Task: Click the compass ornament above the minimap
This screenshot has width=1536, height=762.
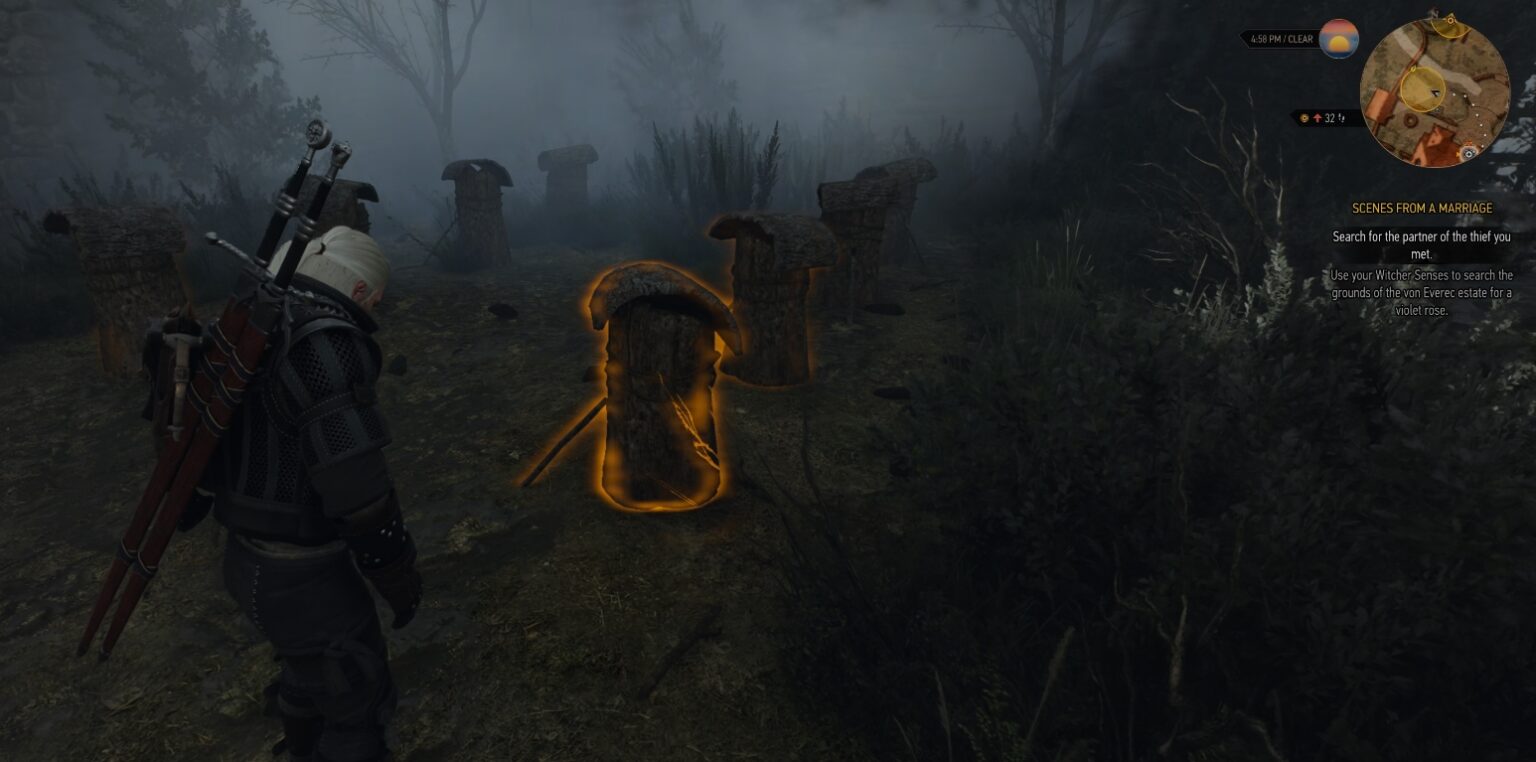Action: click(x=1434, y=10)
